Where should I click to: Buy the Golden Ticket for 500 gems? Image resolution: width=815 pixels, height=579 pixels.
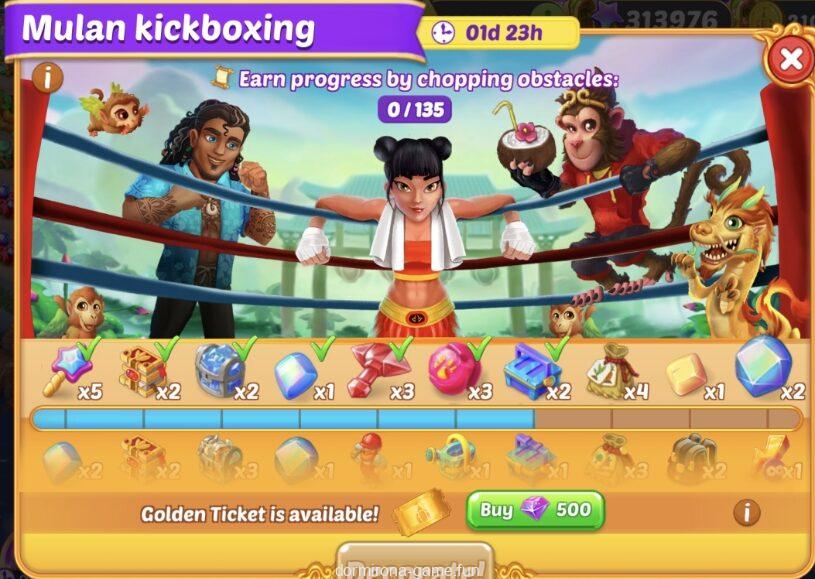click(535, 510)
